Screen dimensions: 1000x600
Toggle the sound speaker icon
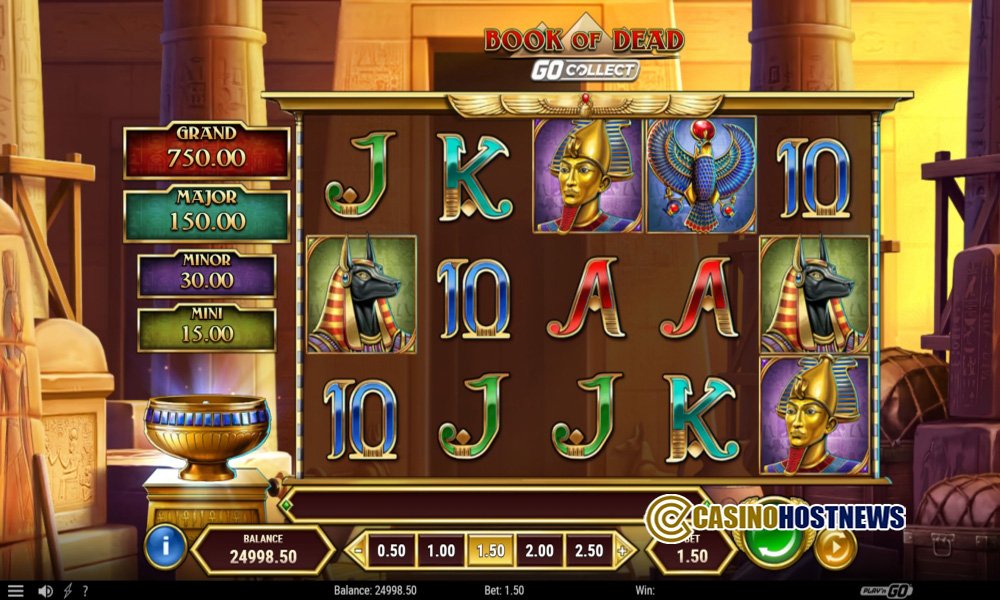pyautogui.click(x=45, y=591)
